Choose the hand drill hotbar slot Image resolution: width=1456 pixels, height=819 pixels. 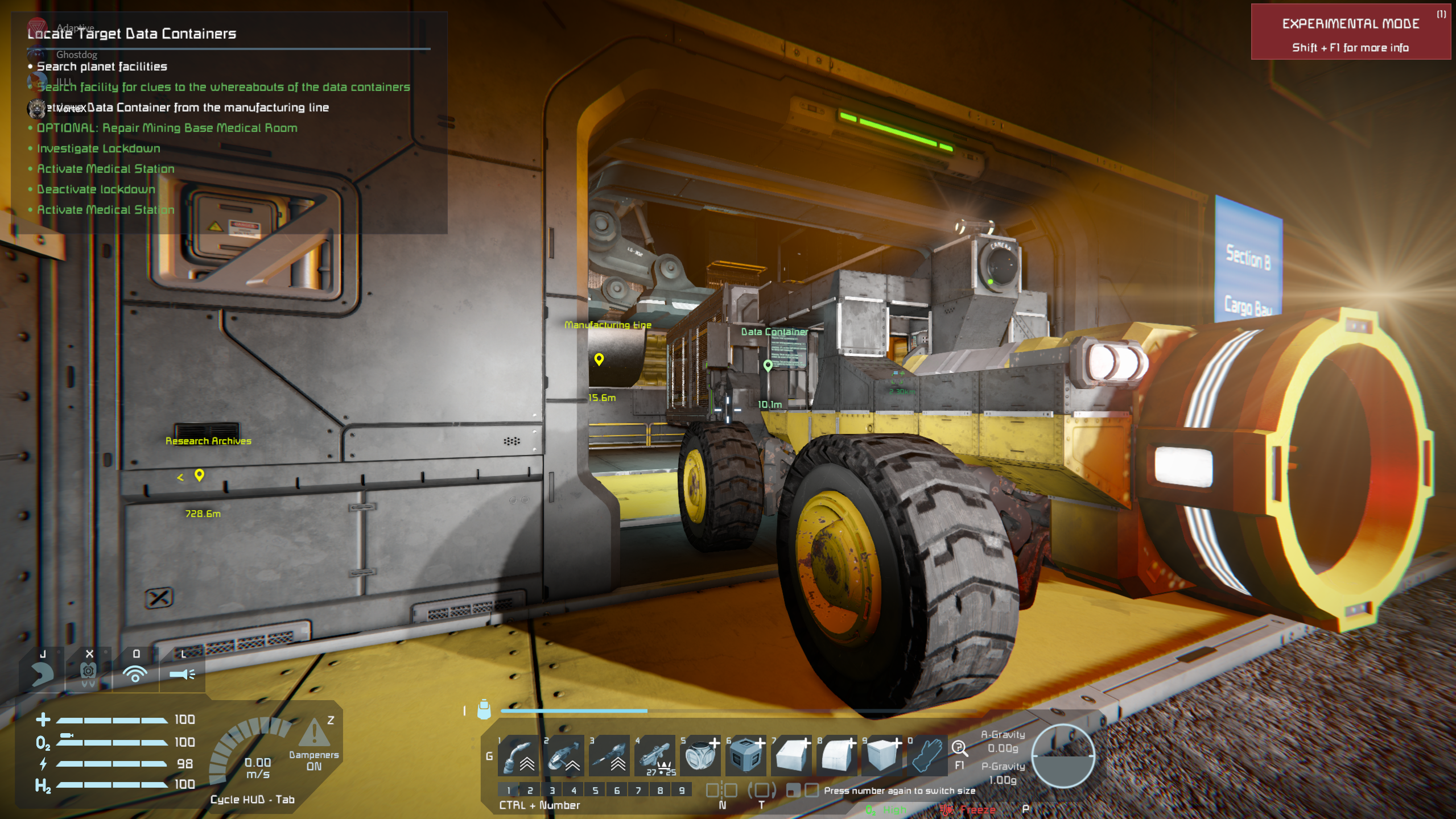pyautogui.click(x=609, y=756)
